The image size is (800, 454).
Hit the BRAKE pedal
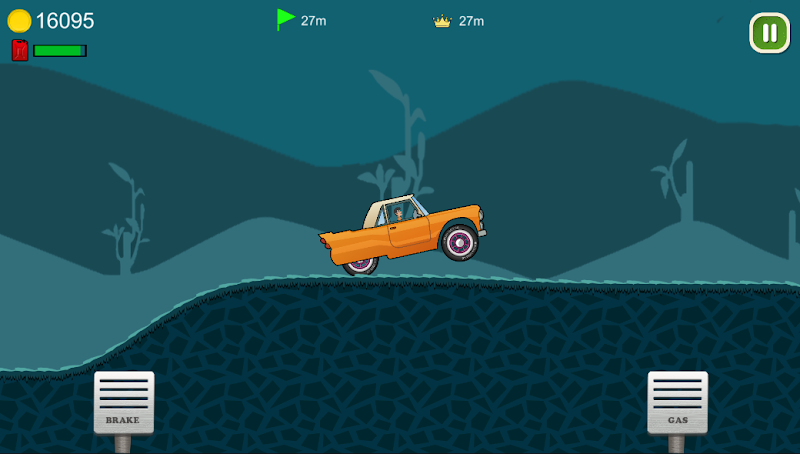(124, 402)
